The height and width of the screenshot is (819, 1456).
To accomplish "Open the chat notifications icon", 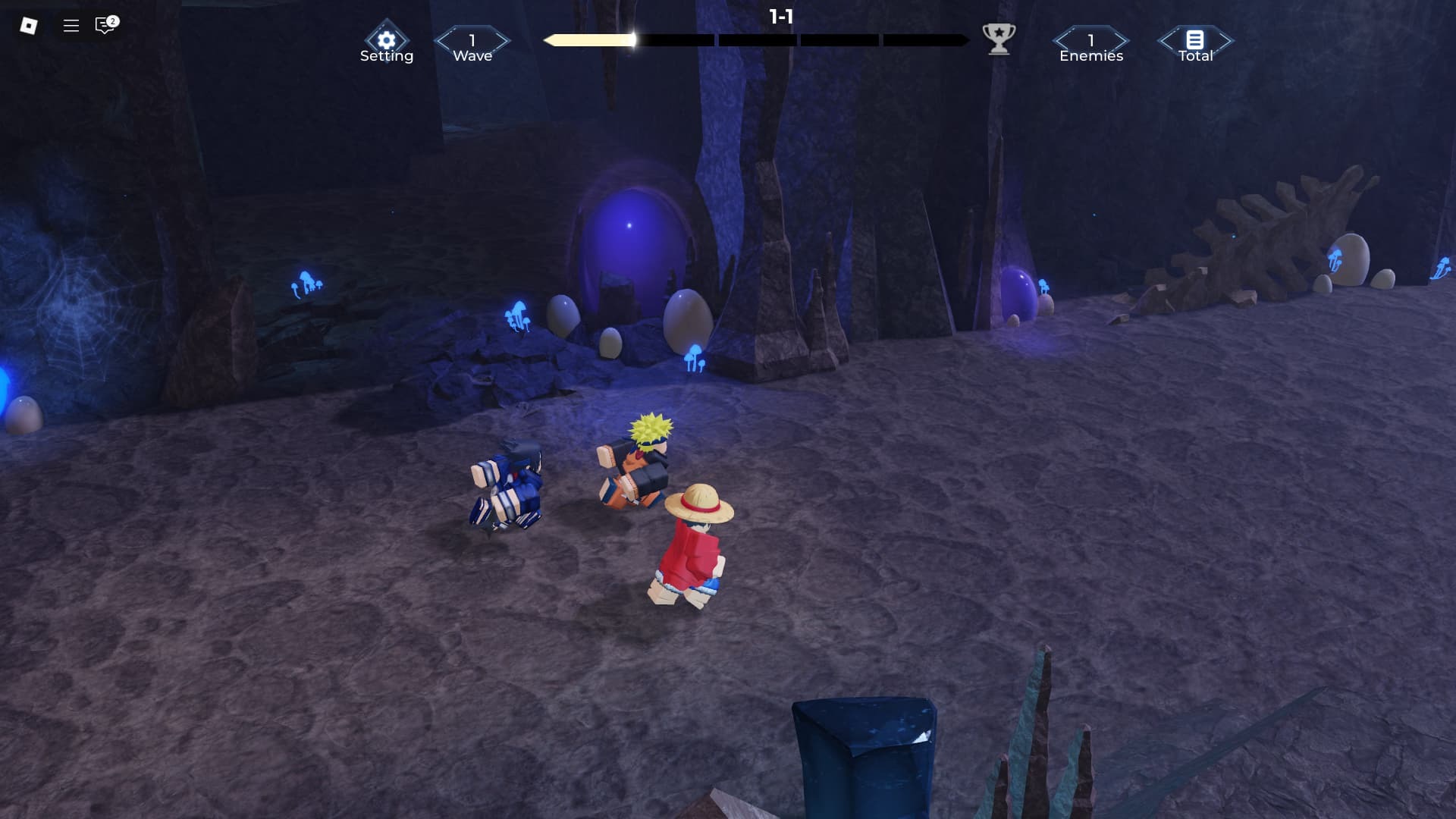I will [105, 26].
